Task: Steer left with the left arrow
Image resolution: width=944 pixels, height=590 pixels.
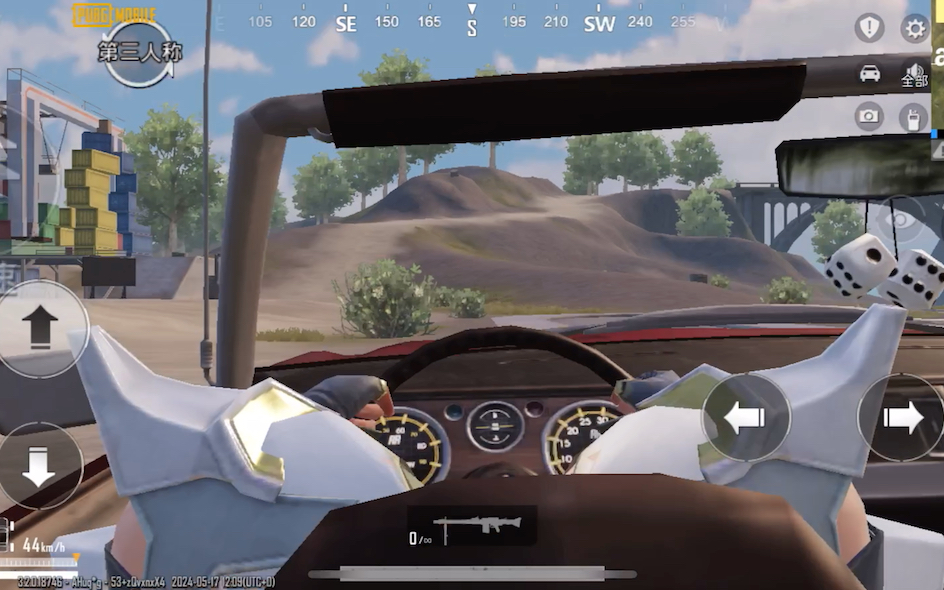Action: pos(745,417)
